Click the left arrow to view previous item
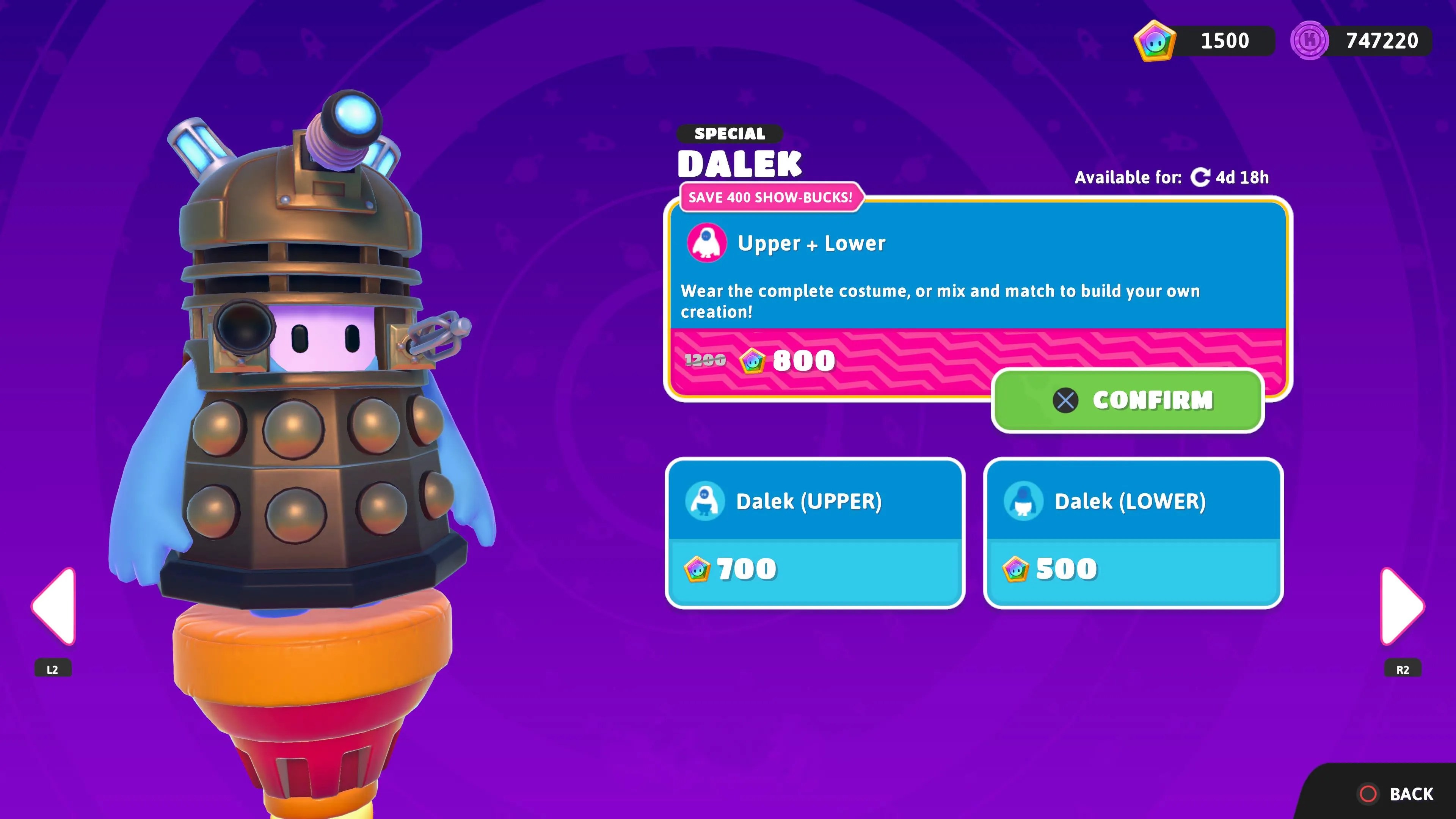1456x819 pixels. tap(54, 606)
